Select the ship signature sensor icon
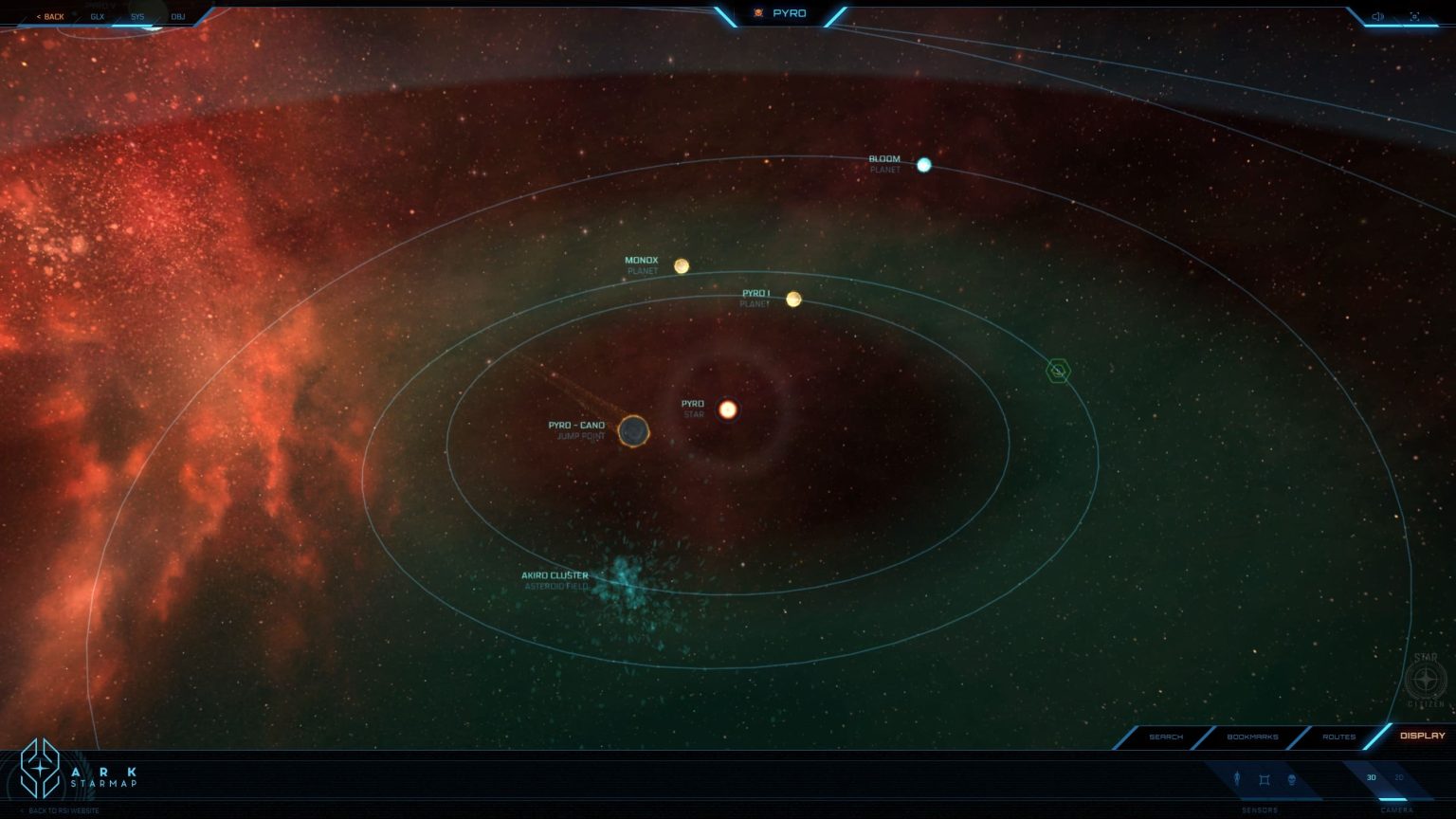Viewport: 1456px width, 819px height. tap(1264, 779)
